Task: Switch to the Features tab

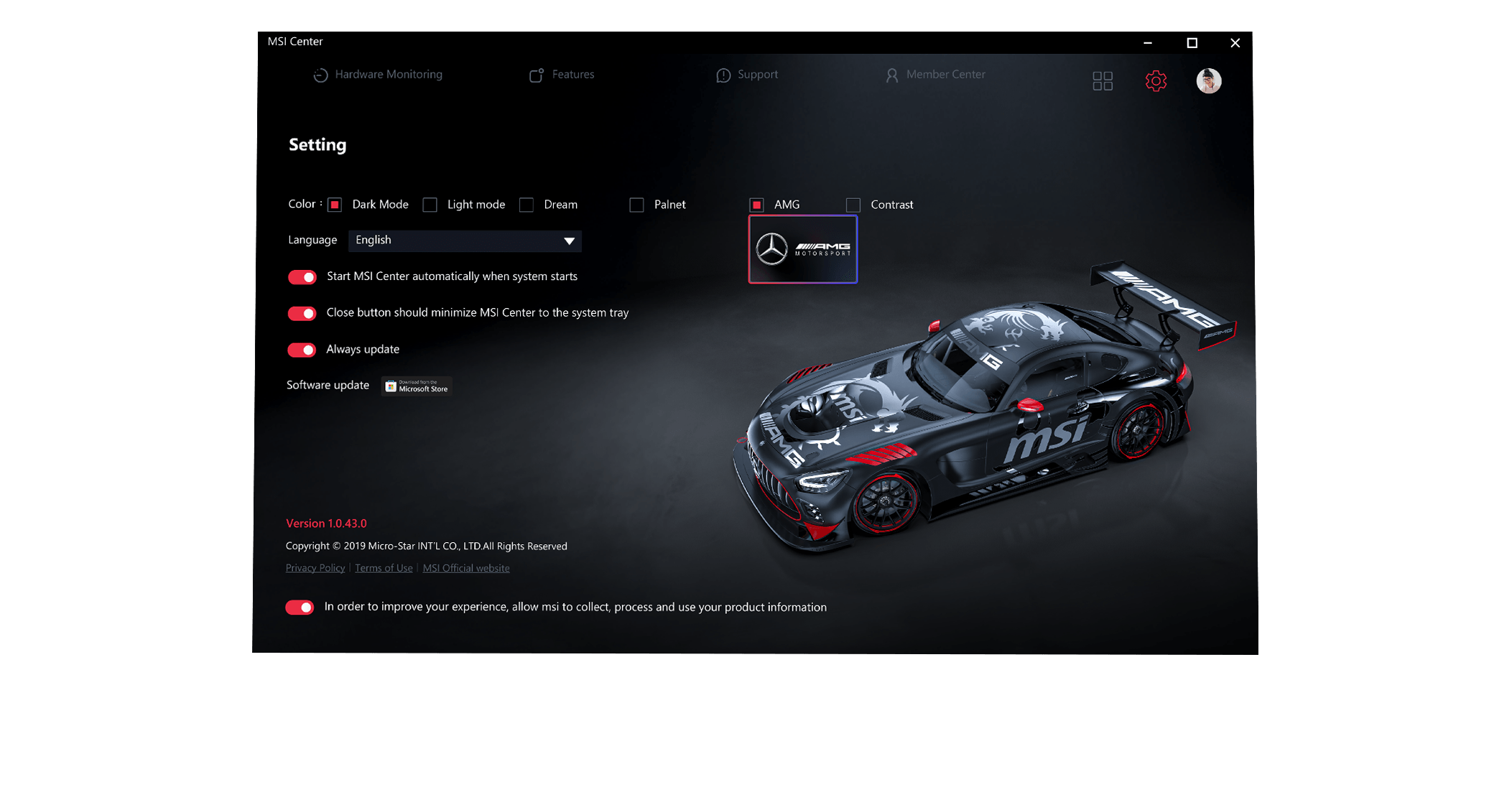Action: click(562, 75)
